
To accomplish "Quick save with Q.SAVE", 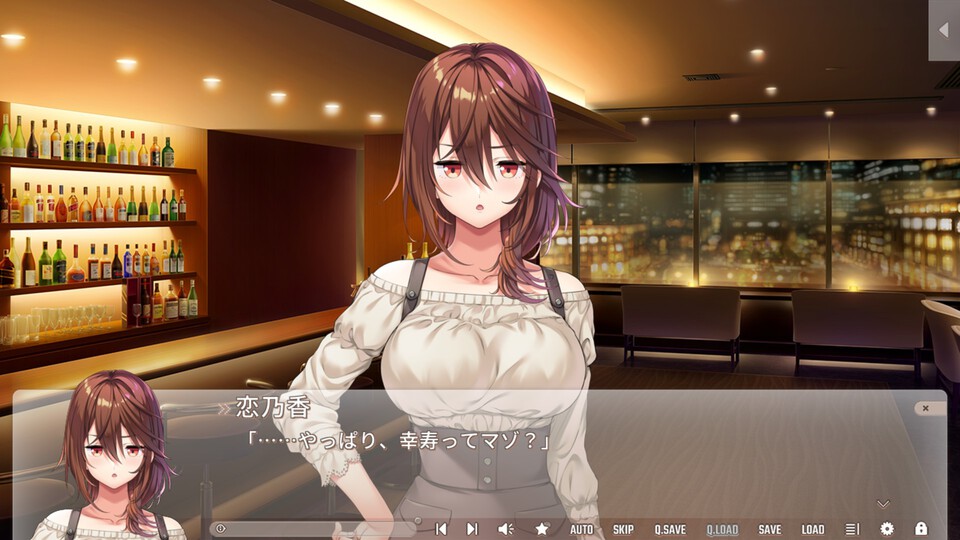I will (670, 529).
